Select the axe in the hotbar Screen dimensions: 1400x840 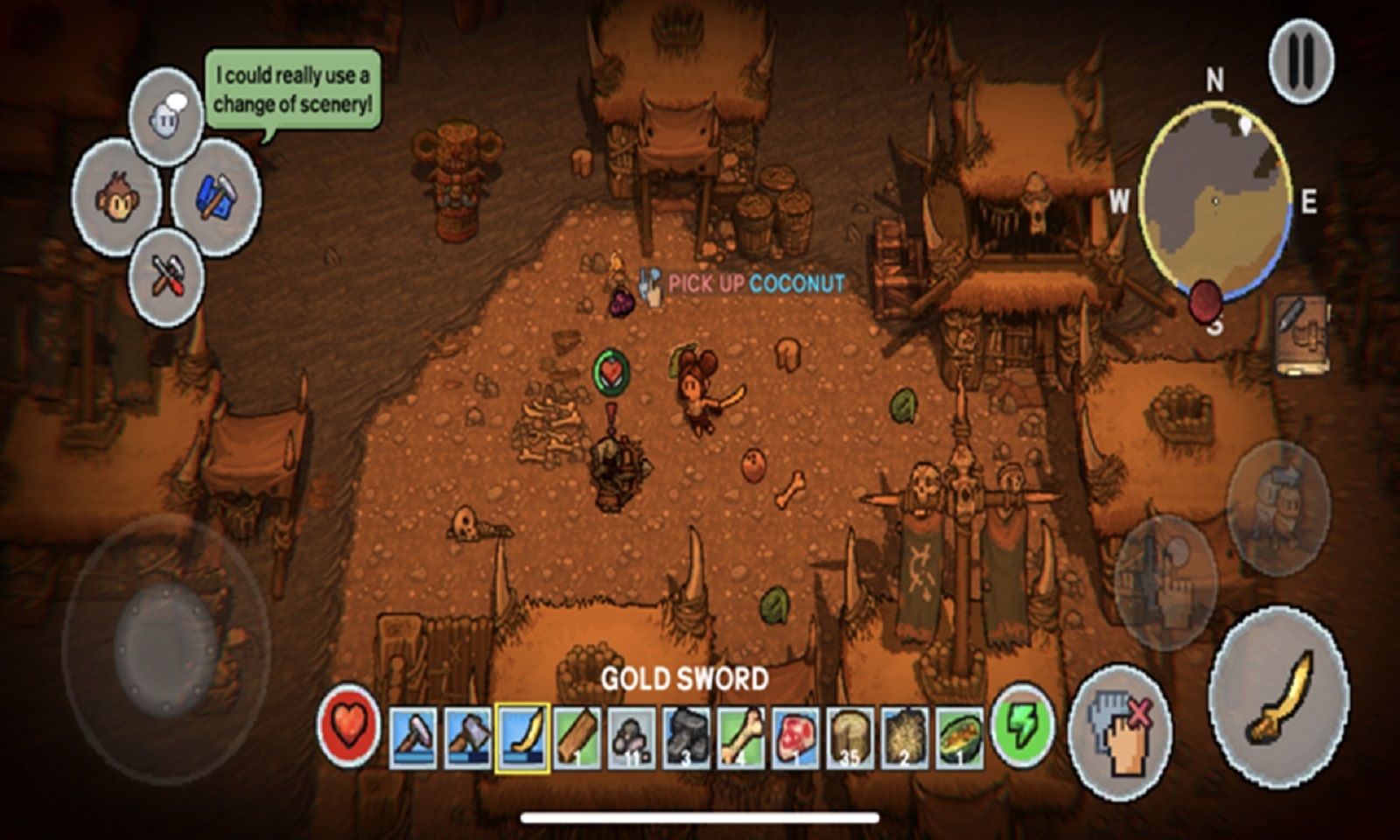click(x=467, y=738)
